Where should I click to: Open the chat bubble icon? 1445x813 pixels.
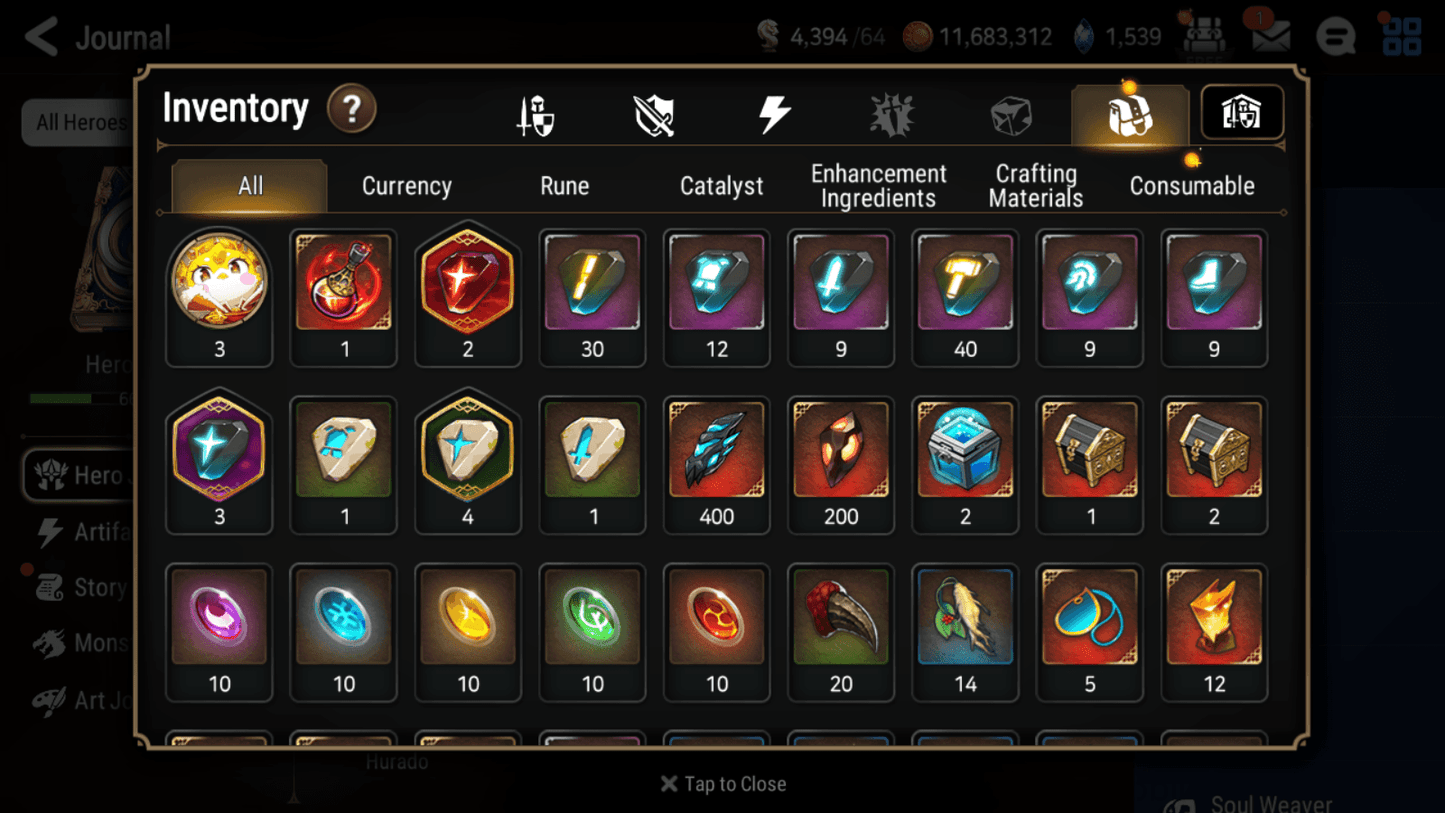tap(1335, 35)
